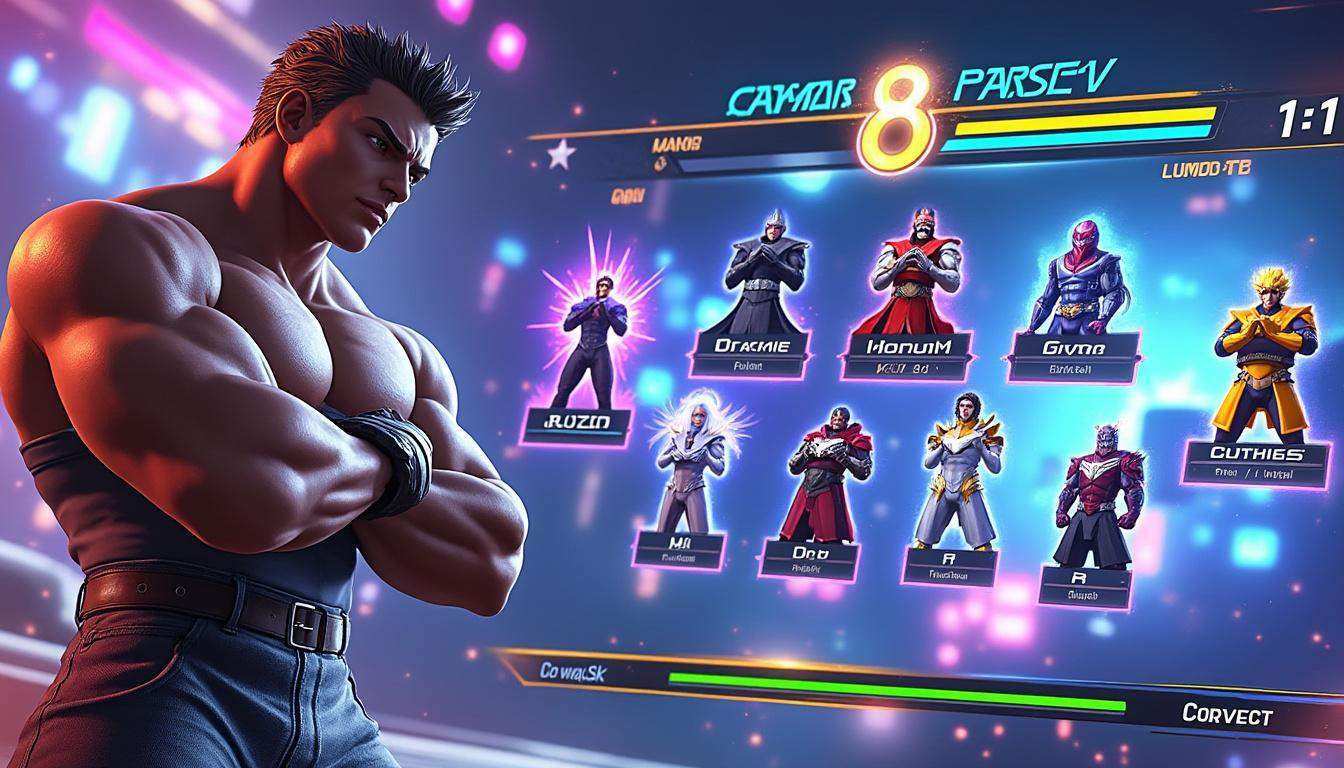The height and width of the screenshot is (768, 1344).
Task: Select the white spiky-haired character
Action: [x=690, y=465]
